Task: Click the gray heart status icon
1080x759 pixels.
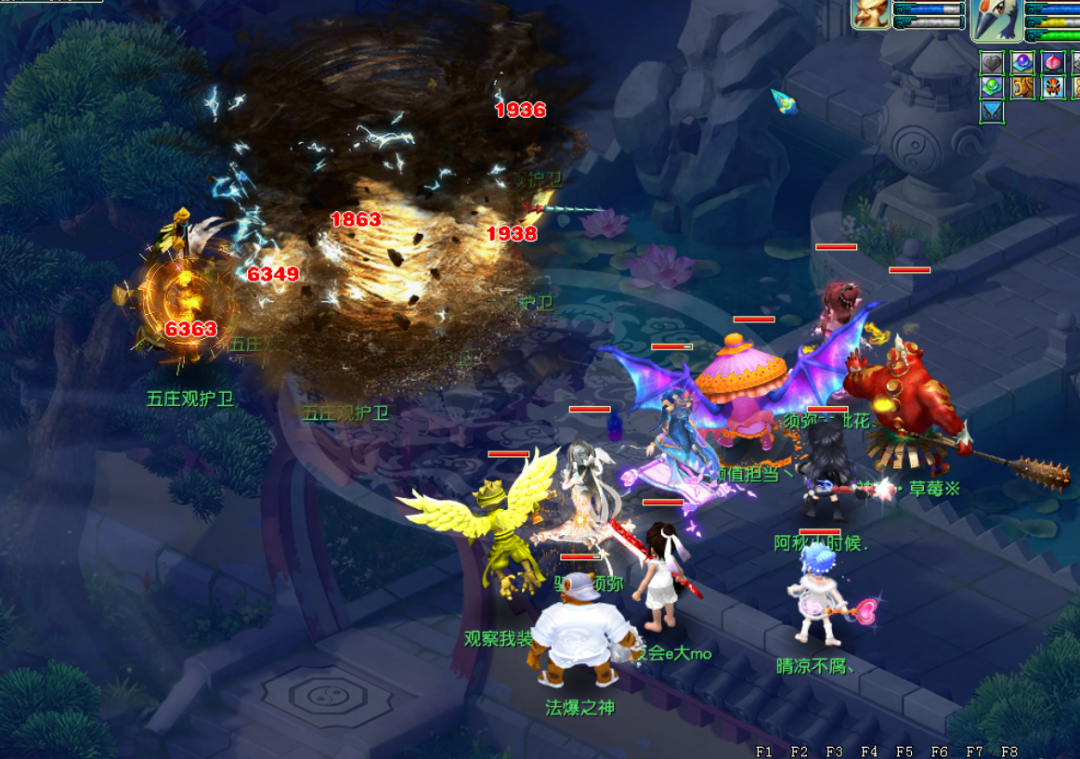Action: coord(991,62)
